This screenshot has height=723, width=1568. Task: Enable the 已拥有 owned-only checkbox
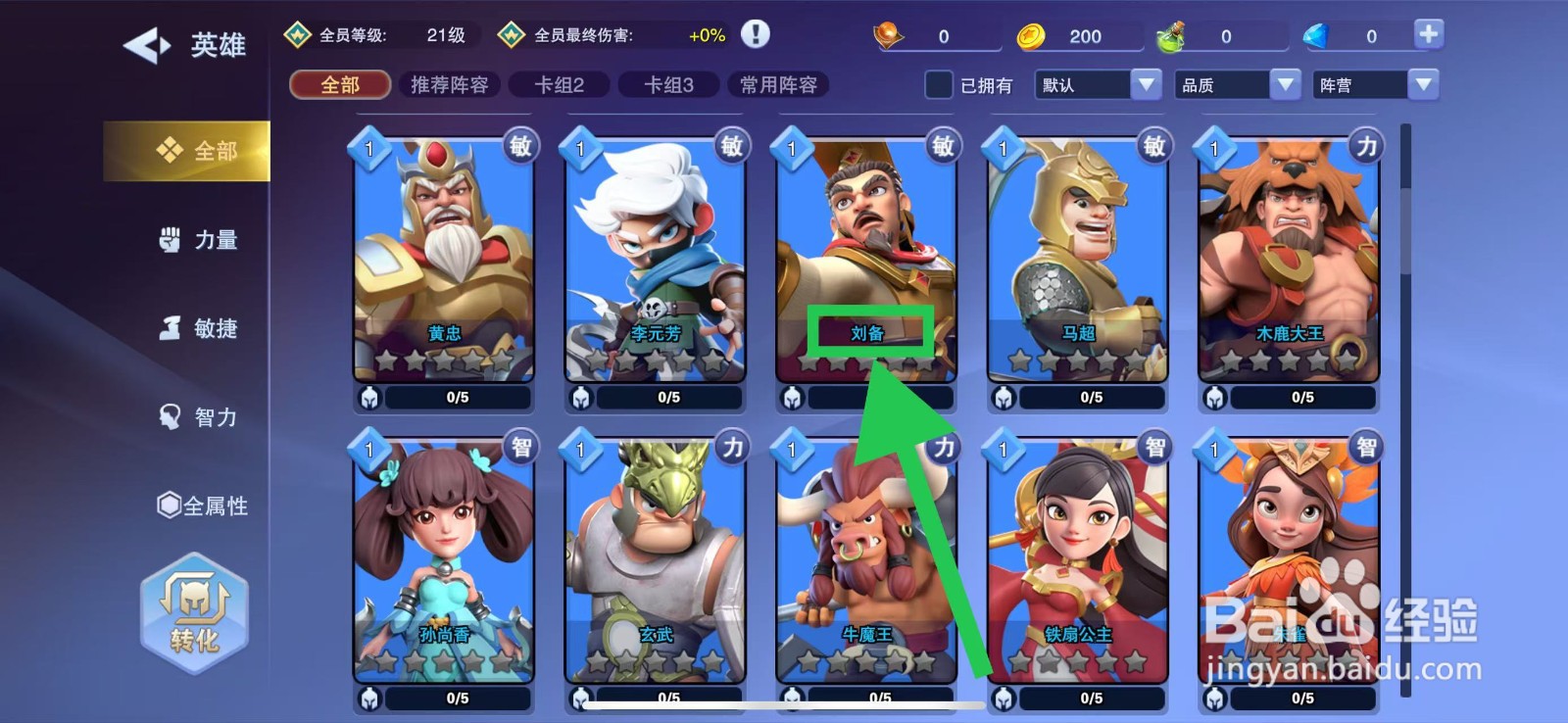click(938, 85)
